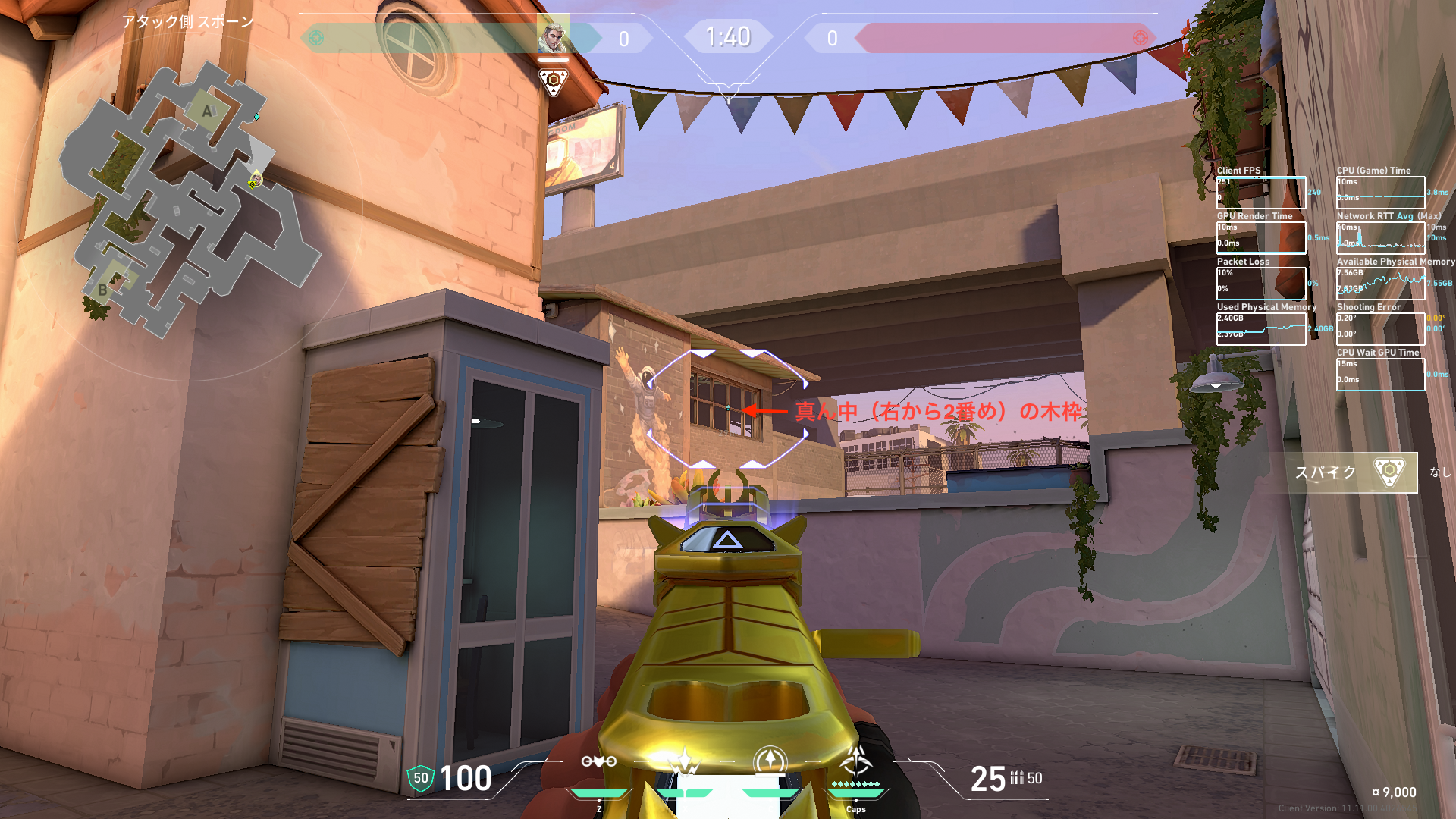This screenshot has width=1456, height=819.
Task: Activate the Shock Bolt ability
Action: pyautogui.click(x=685, y=762)
